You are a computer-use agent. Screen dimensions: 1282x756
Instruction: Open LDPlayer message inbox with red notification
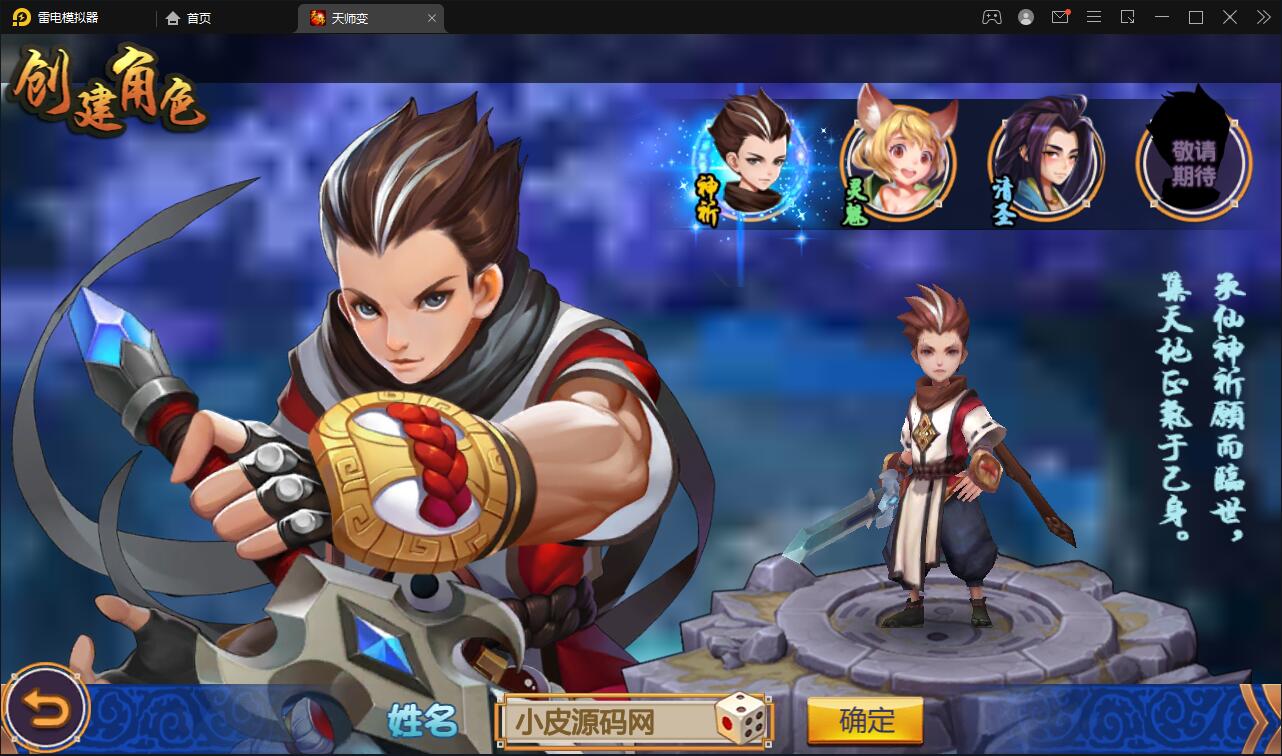pyautogui.click(x=1060, y=17)
